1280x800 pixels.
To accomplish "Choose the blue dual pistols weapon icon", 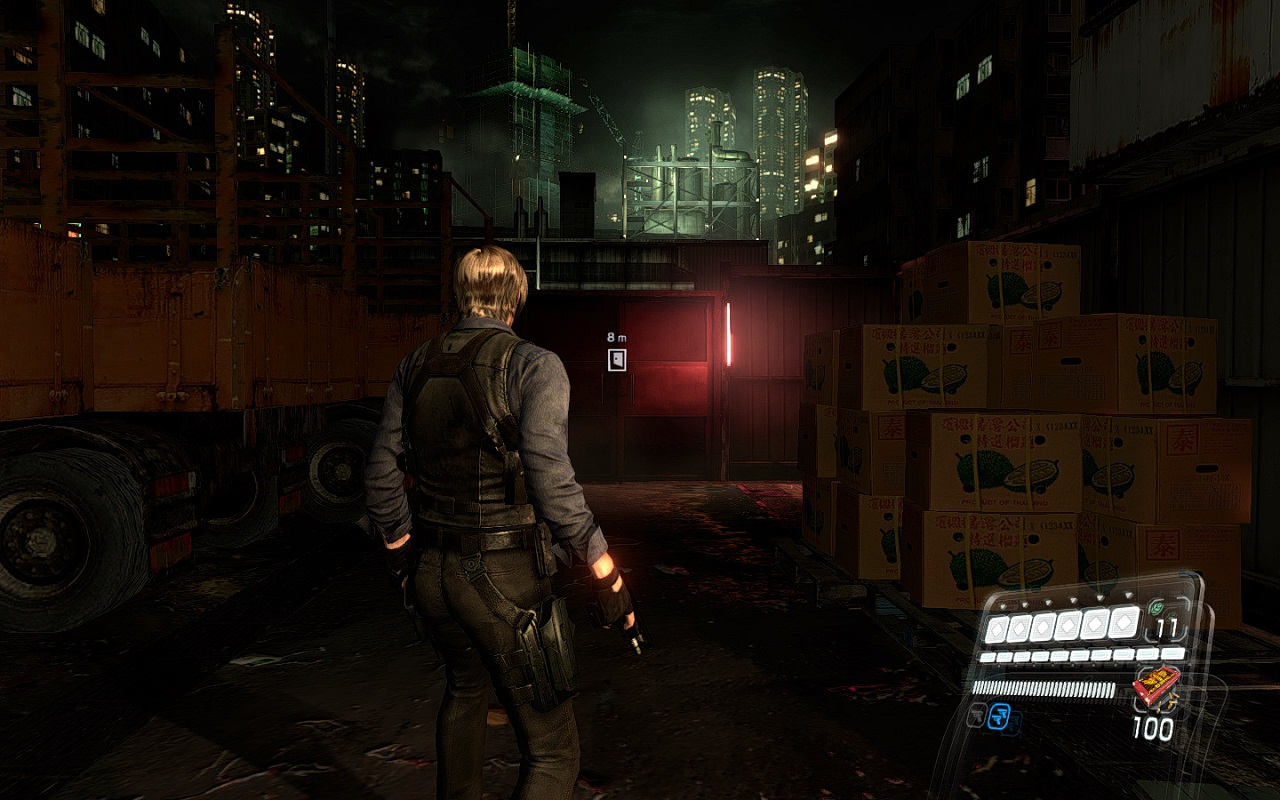I will [998, 716].
